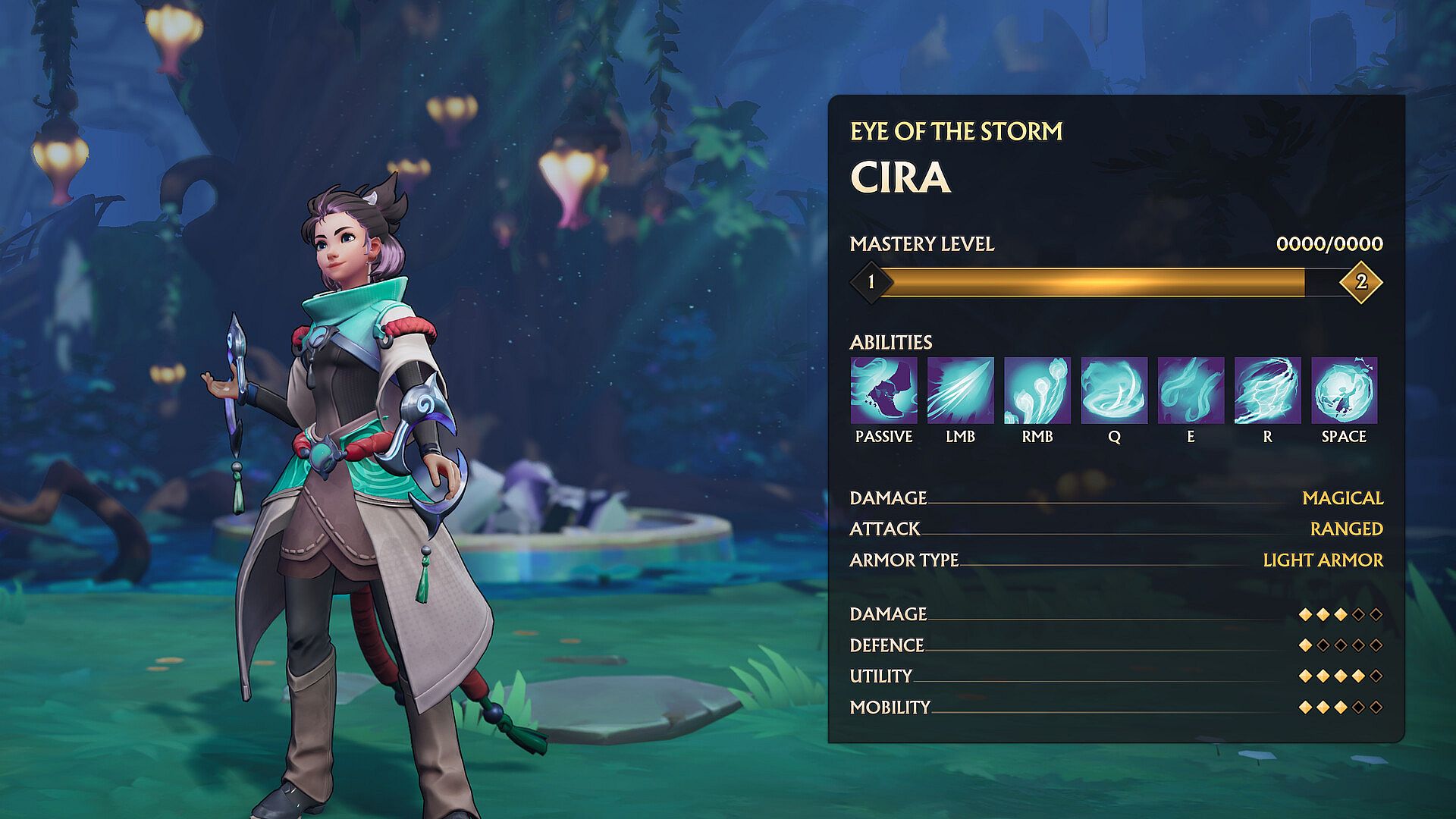Choose the RMB ability icon

click(1037, 390)
